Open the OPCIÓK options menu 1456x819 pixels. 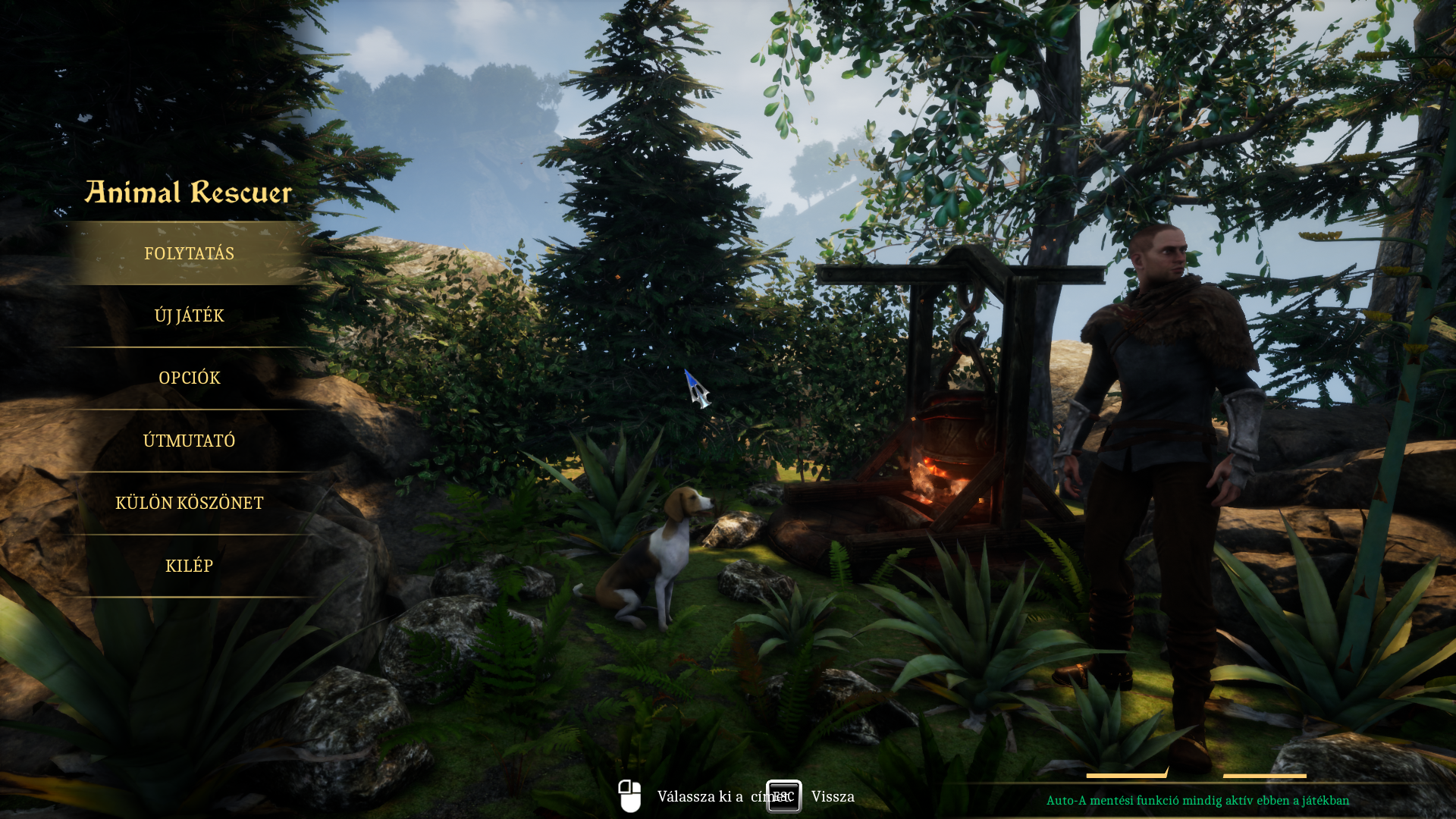click(189, 378)
